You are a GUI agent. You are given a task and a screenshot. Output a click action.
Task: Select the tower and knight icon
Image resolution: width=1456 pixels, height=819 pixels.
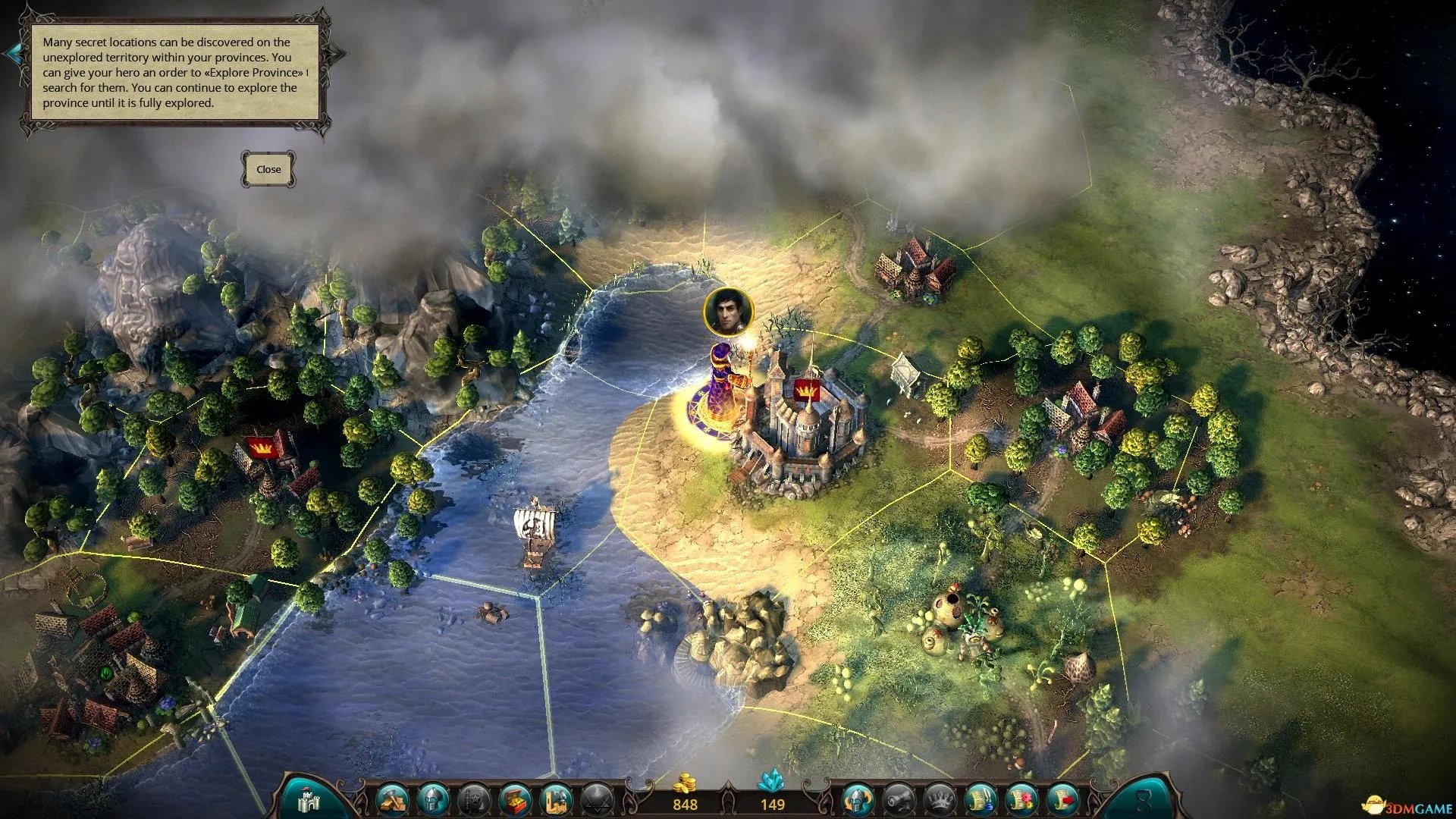(x=557, y=799)
